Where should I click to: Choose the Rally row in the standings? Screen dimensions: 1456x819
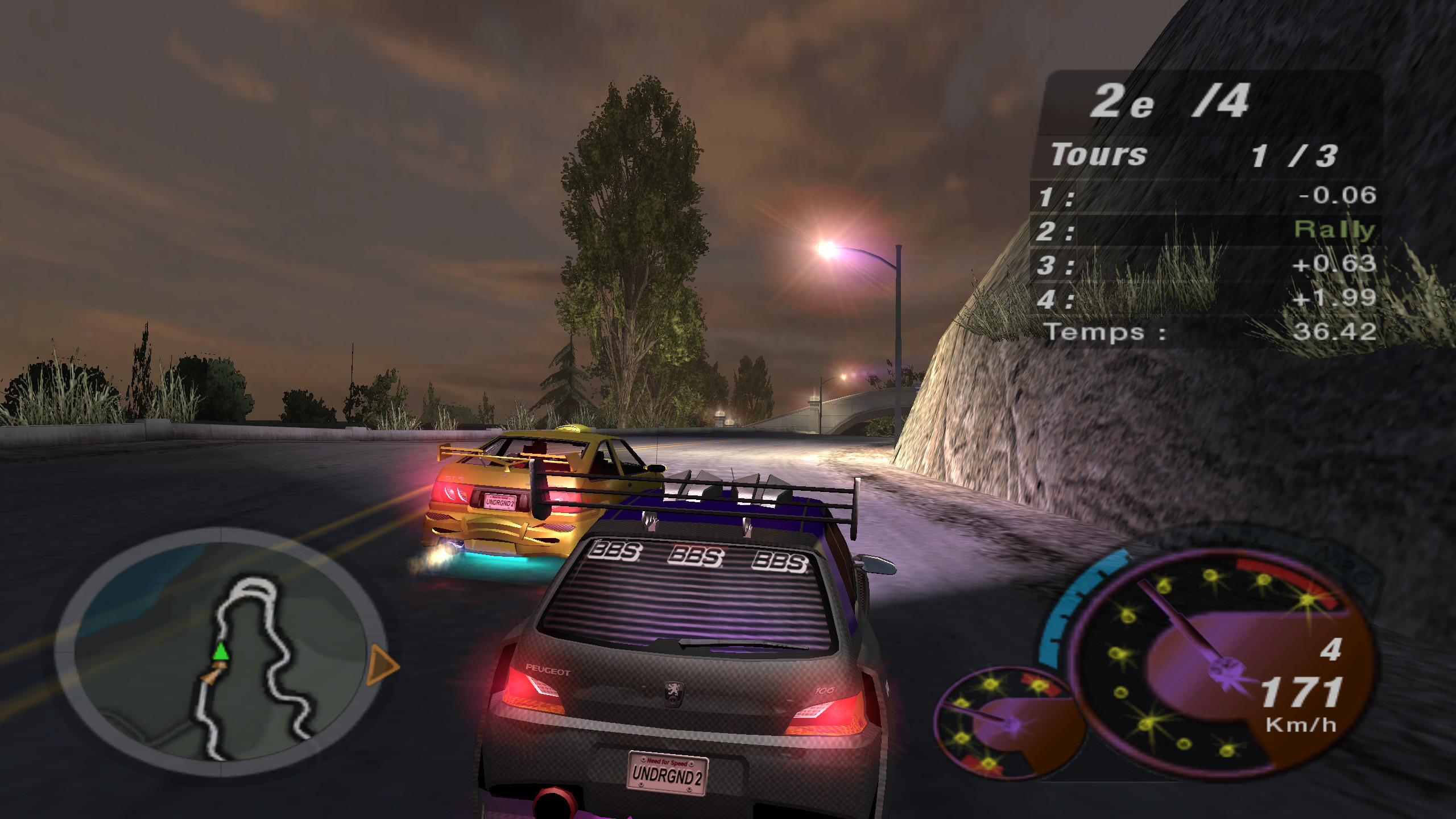tap(1206, 230)
